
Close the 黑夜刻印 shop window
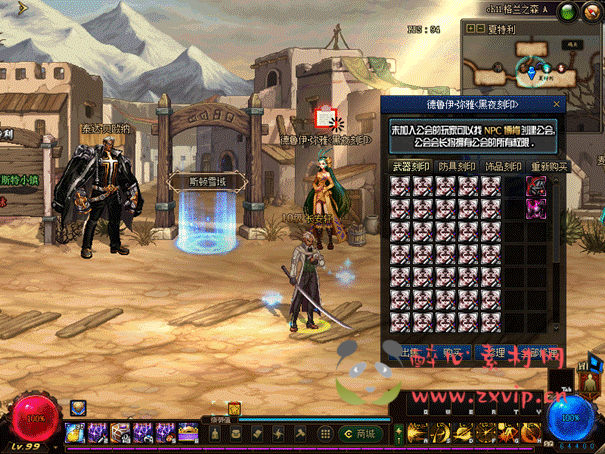[x=558, y=104]
